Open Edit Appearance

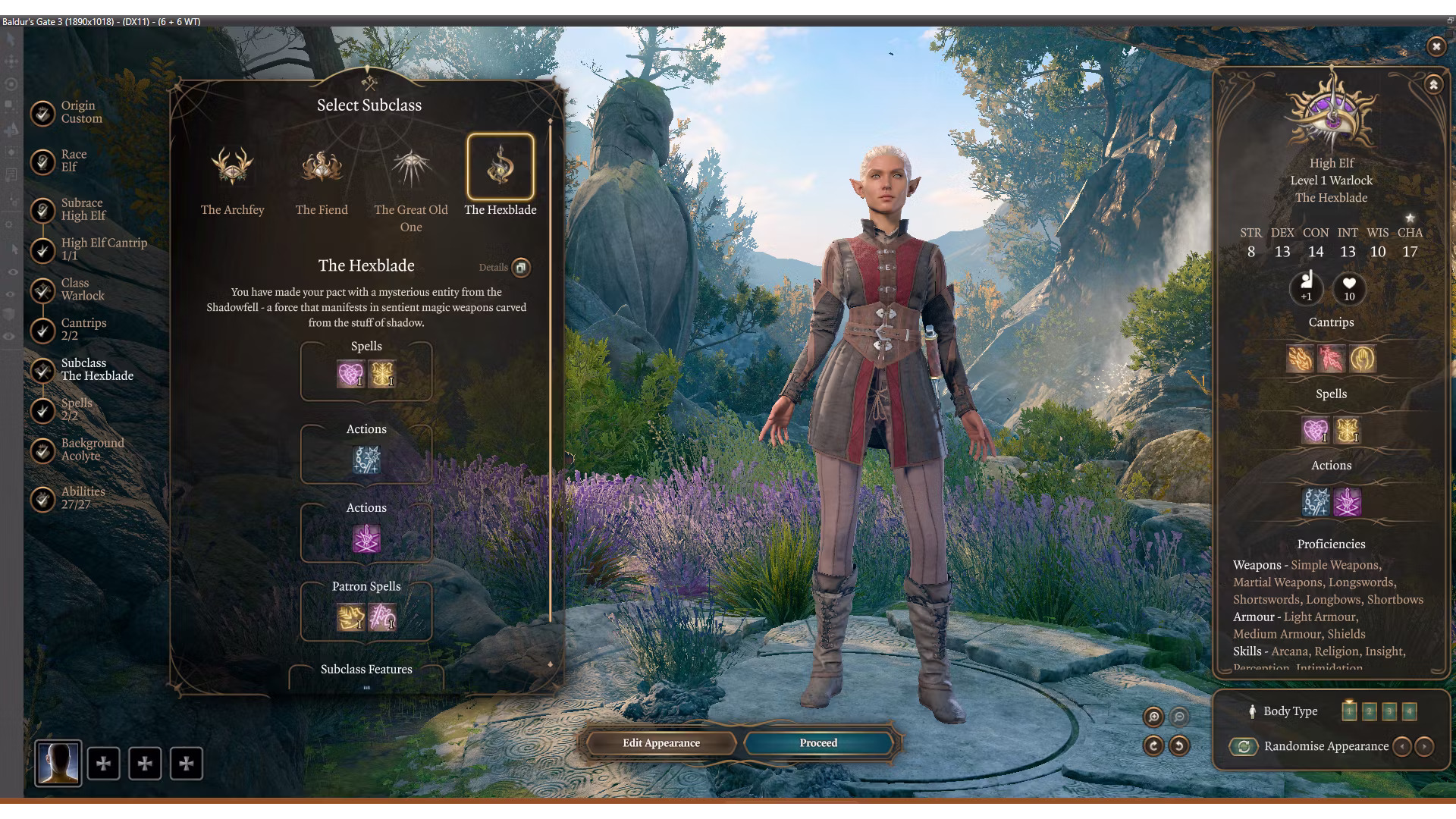tap(661, 743)
